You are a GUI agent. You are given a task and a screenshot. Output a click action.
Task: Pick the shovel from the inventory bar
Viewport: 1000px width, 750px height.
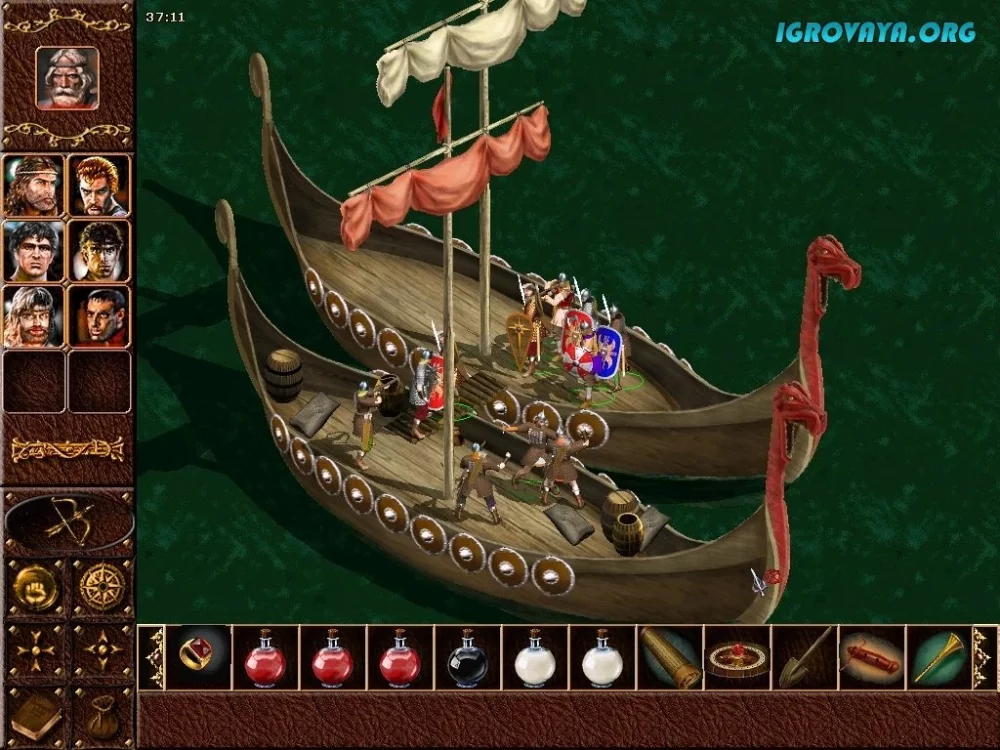(x=804, y=657)
